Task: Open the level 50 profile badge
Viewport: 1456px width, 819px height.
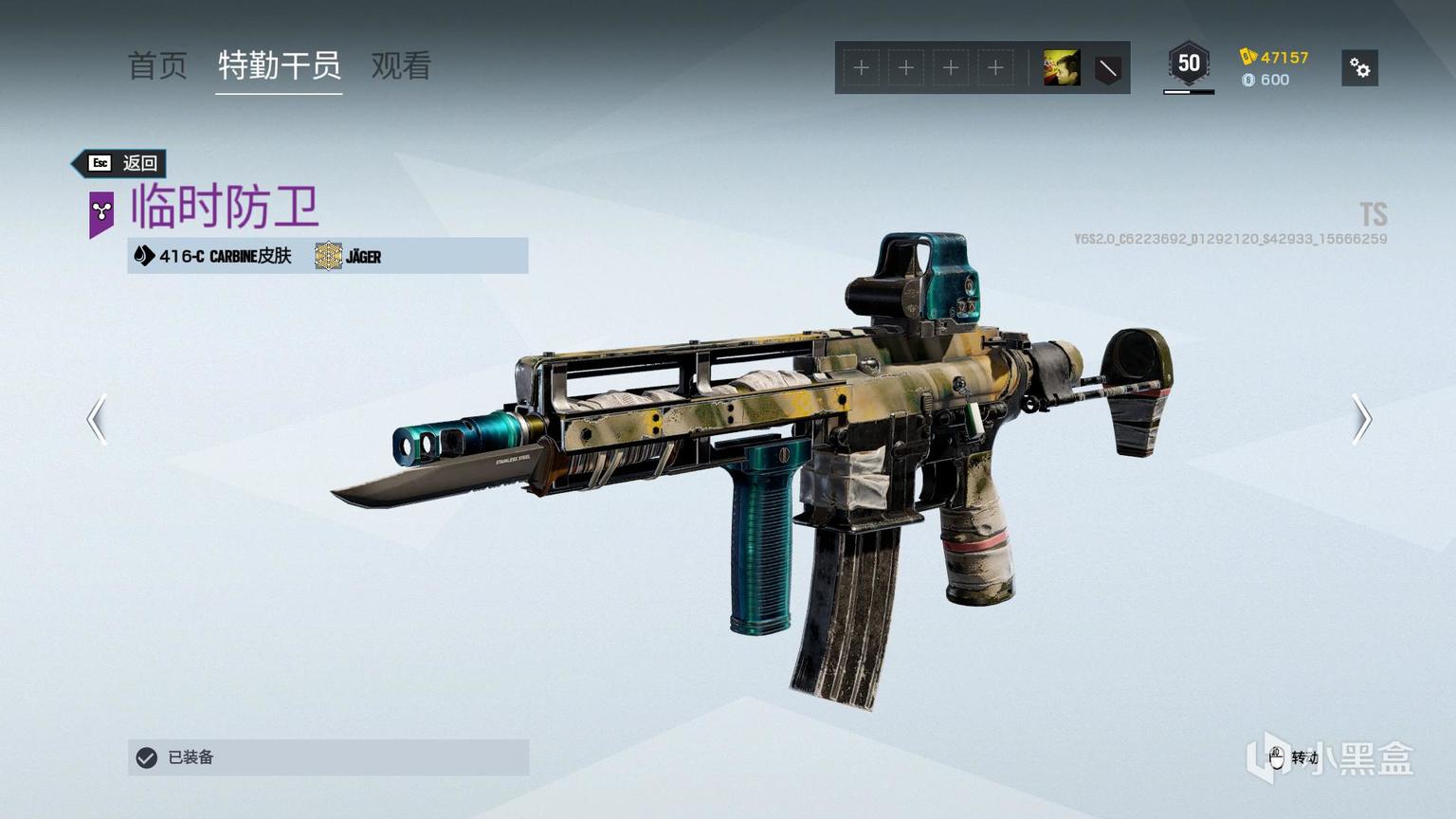Action: pos(1189,64)
